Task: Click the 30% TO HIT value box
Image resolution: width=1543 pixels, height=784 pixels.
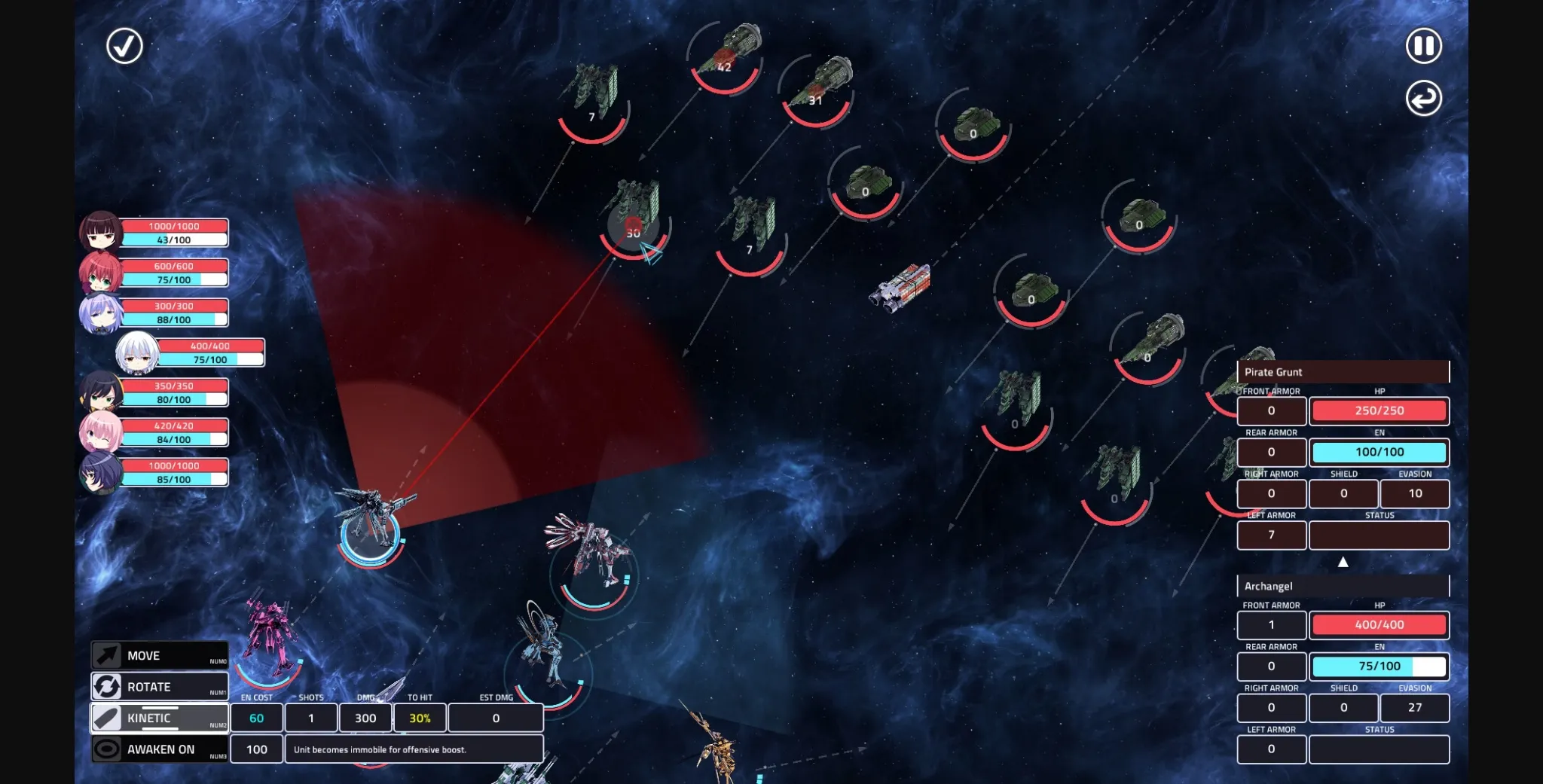Action: 420,718
